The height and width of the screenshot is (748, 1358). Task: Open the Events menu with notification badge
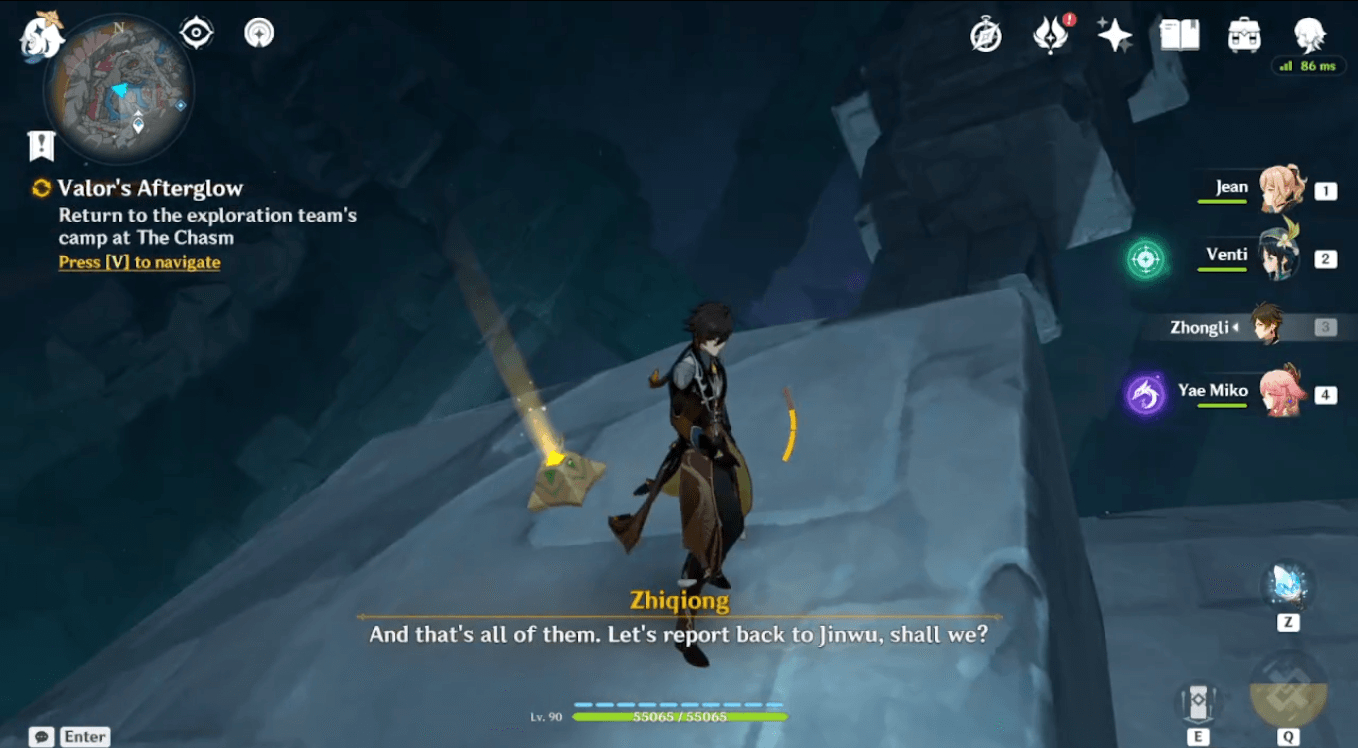[x=1050, y=33]
